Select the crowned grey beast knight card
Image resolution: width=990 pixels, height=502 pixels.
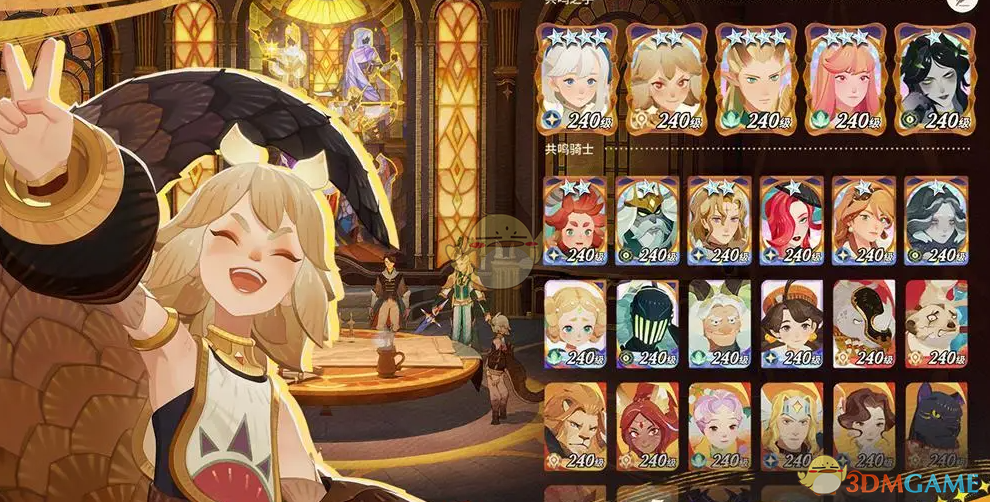coord(646,221)
